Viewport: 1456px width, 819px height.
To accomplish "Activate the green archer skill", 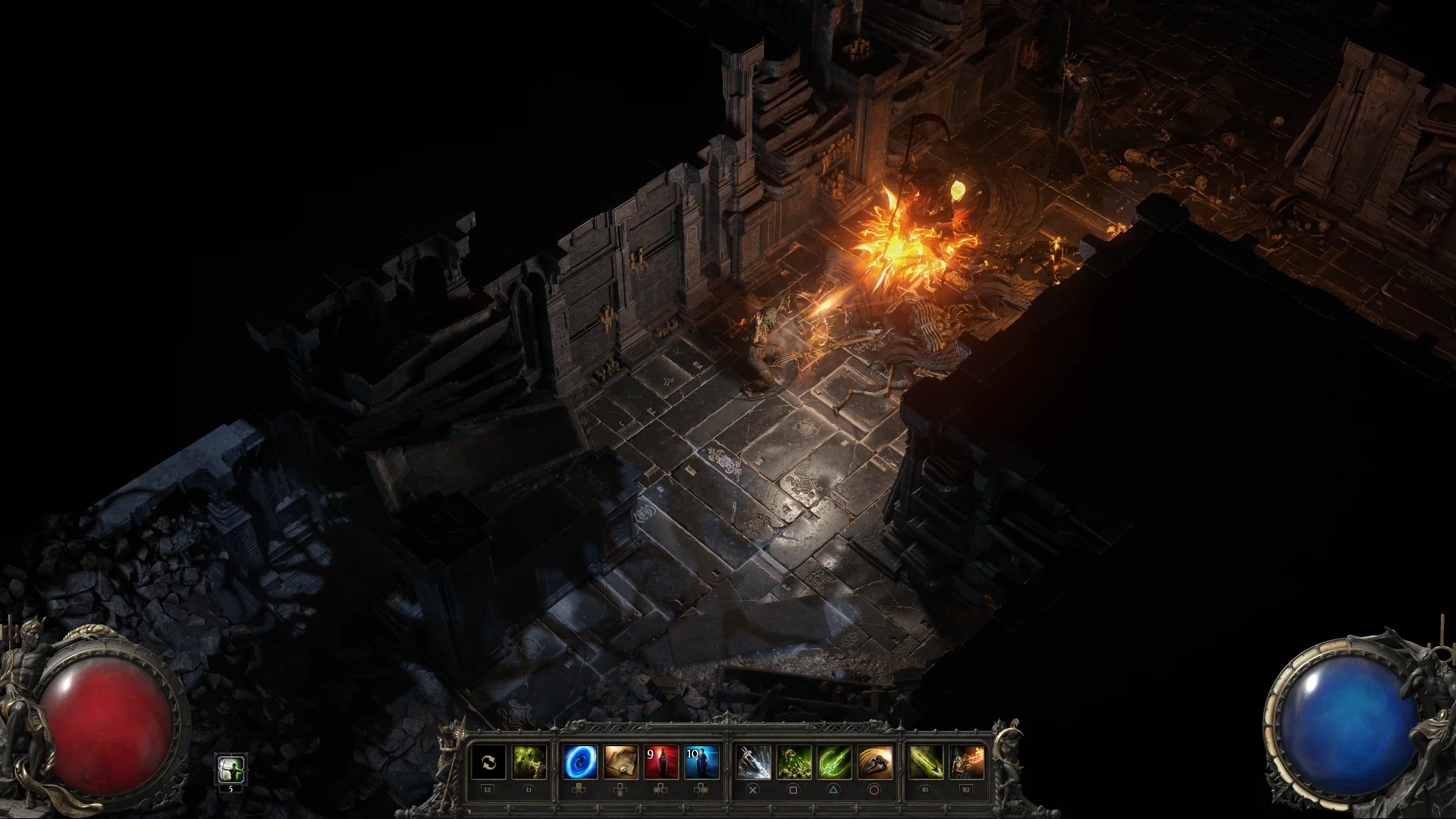I will pos(529,762).
